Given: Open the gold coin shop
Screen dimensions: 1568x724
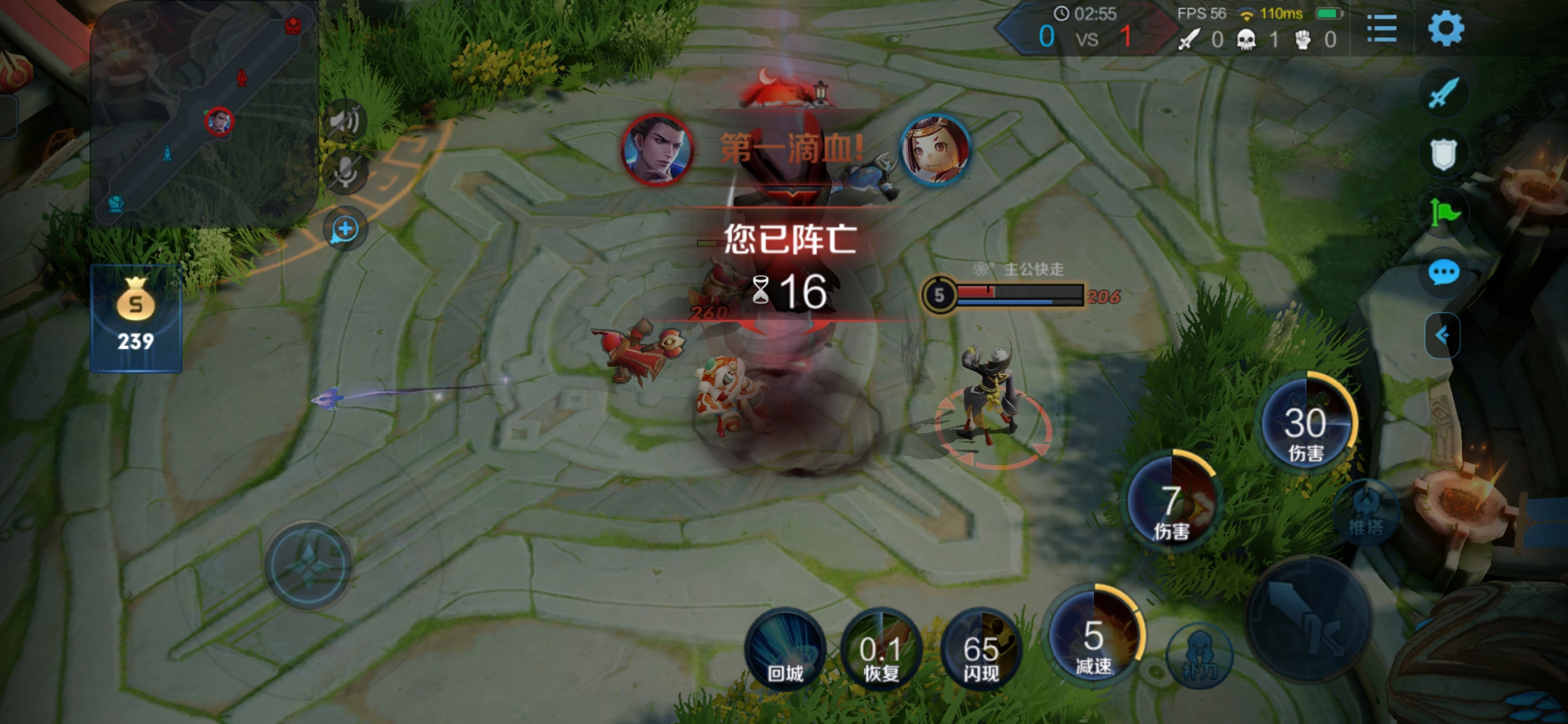Looking at the screenshot, I should coord(136,318).
